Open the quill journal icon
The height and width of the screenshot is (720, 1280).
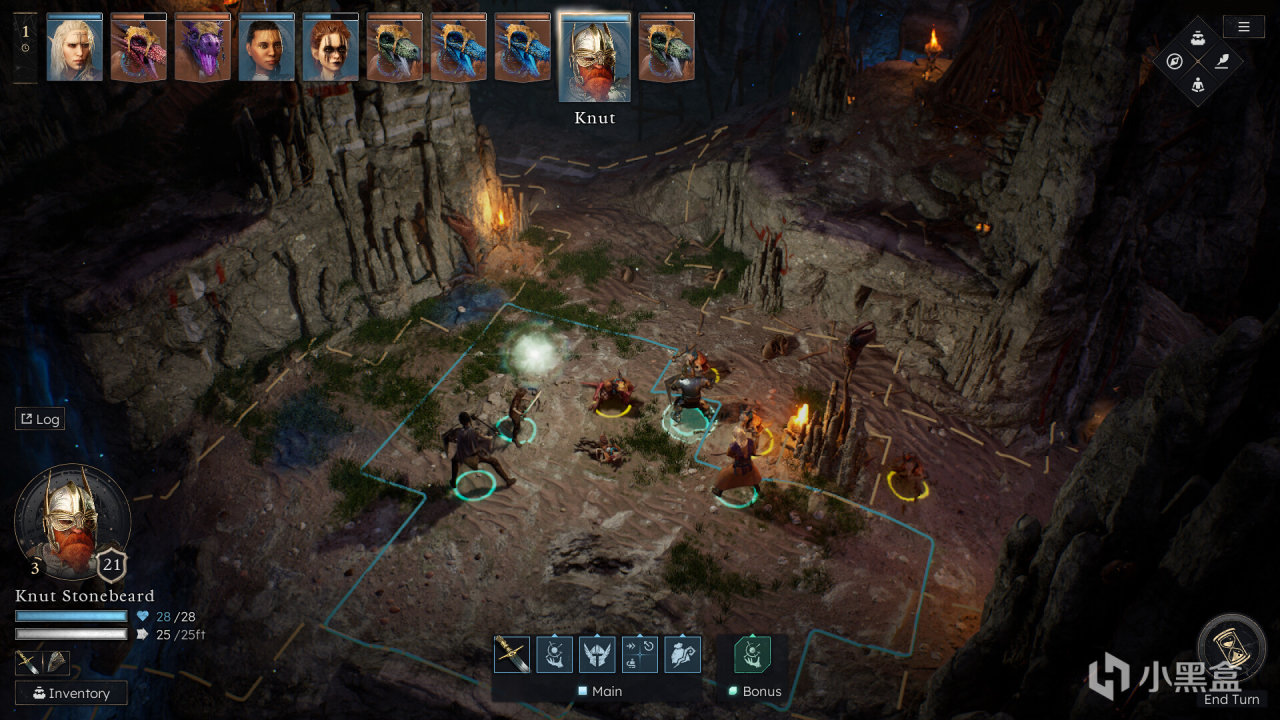pos(1221,61)
